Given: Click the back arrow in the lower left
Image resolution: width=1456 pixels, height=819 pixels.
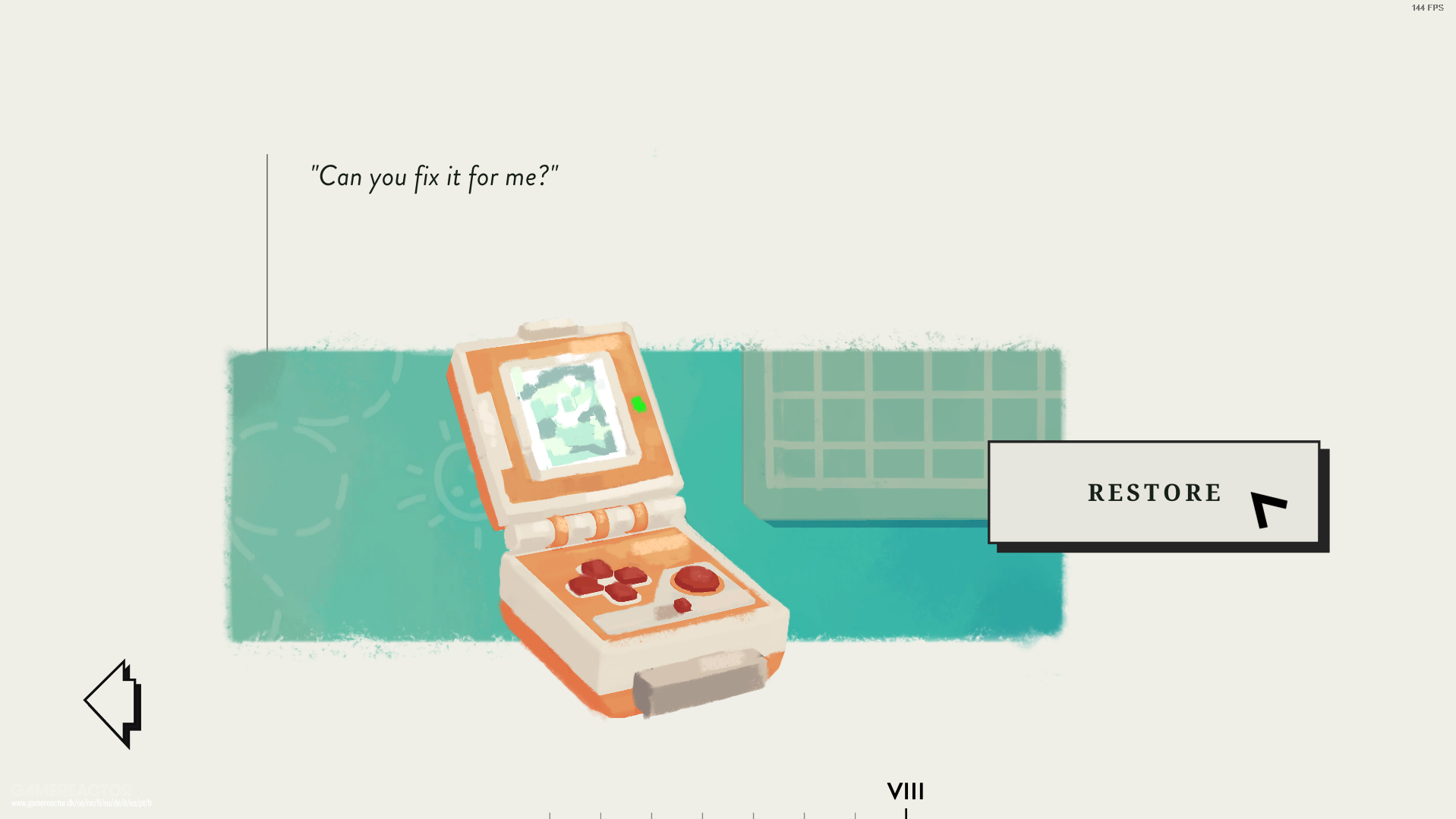Looking at the screenshot, I should [x=113, y=704].
